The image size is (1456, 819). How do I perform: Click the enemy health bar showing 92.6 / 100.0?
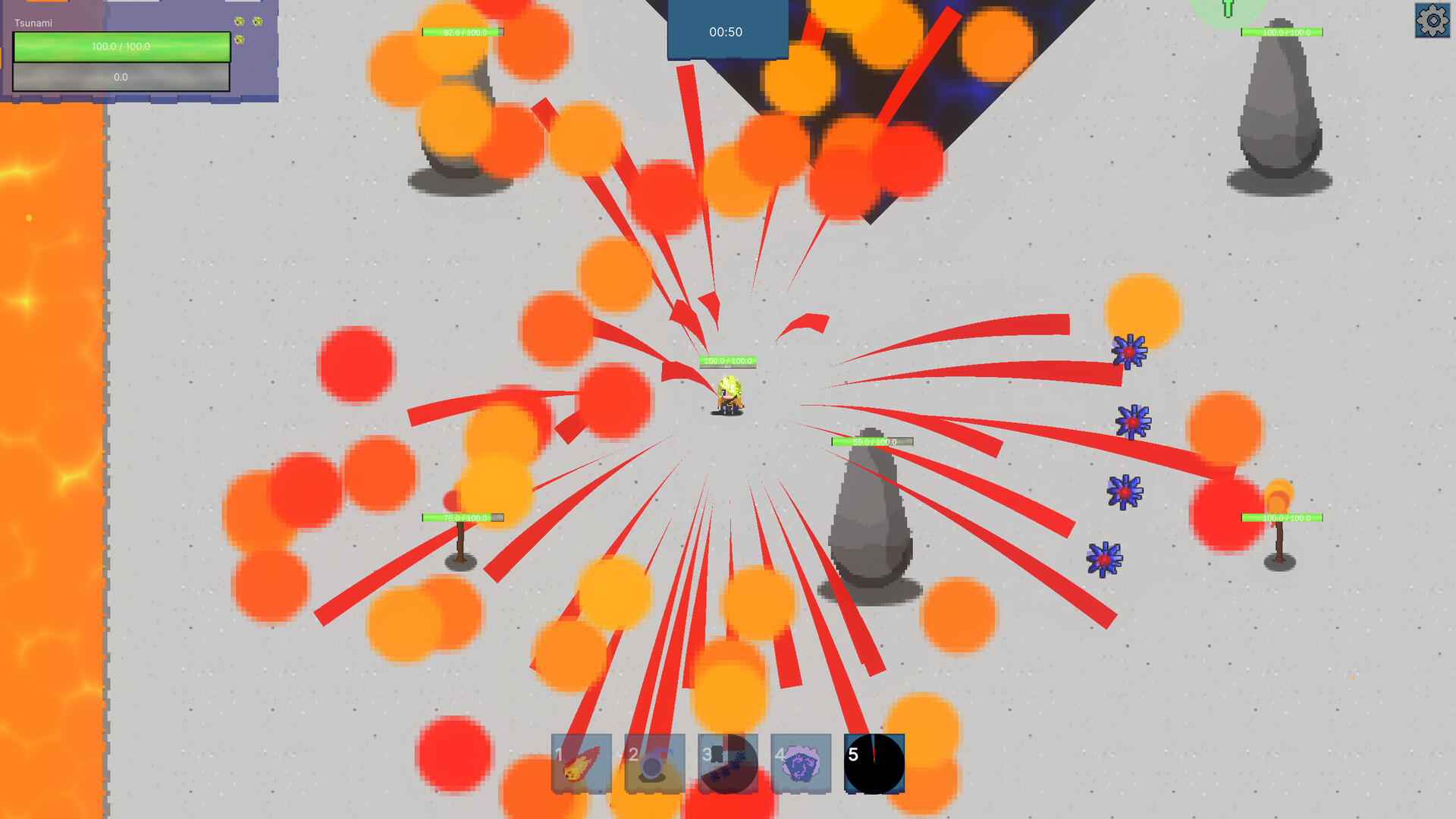tap(461, 32)
